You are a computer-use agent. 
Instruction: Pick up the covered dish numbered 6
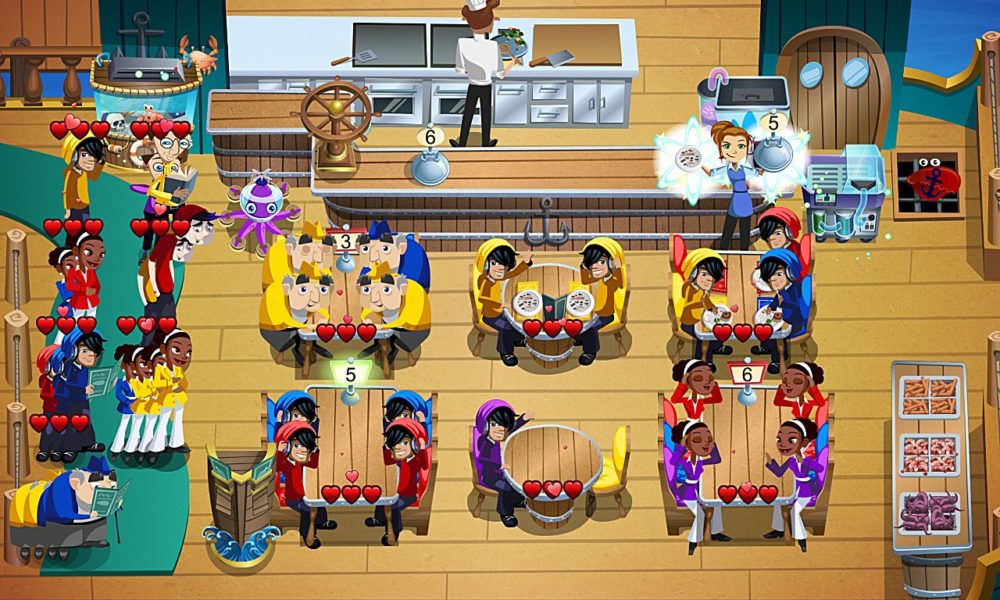pyautogui.click(x=430, y=160)
